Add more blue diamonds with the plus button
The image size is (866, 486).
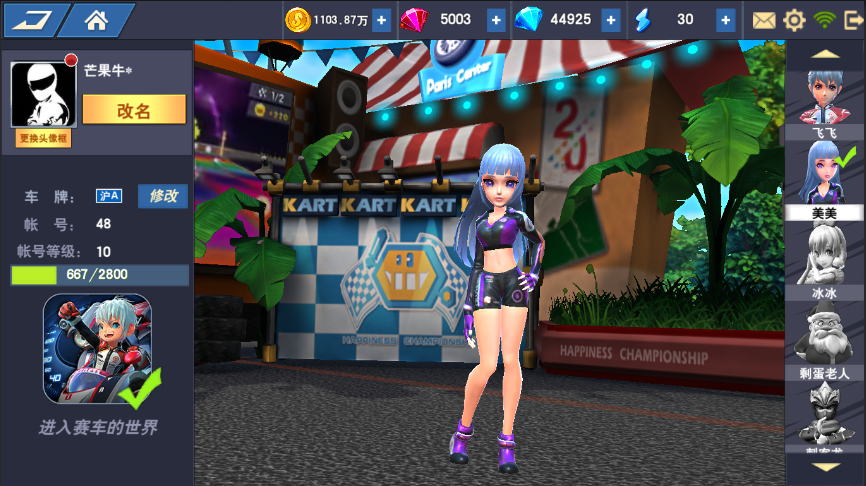click(611, 20)
